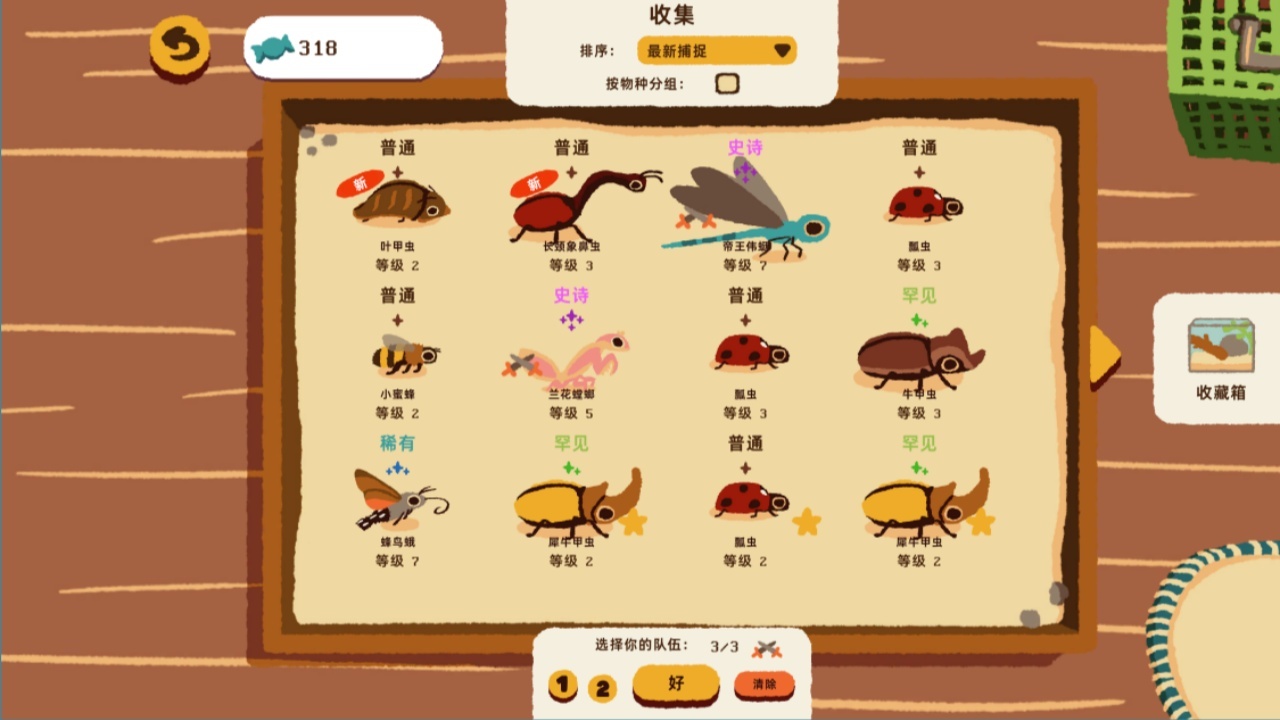Click the dropdown arrow next to 排序

click(x=784, y=50)
